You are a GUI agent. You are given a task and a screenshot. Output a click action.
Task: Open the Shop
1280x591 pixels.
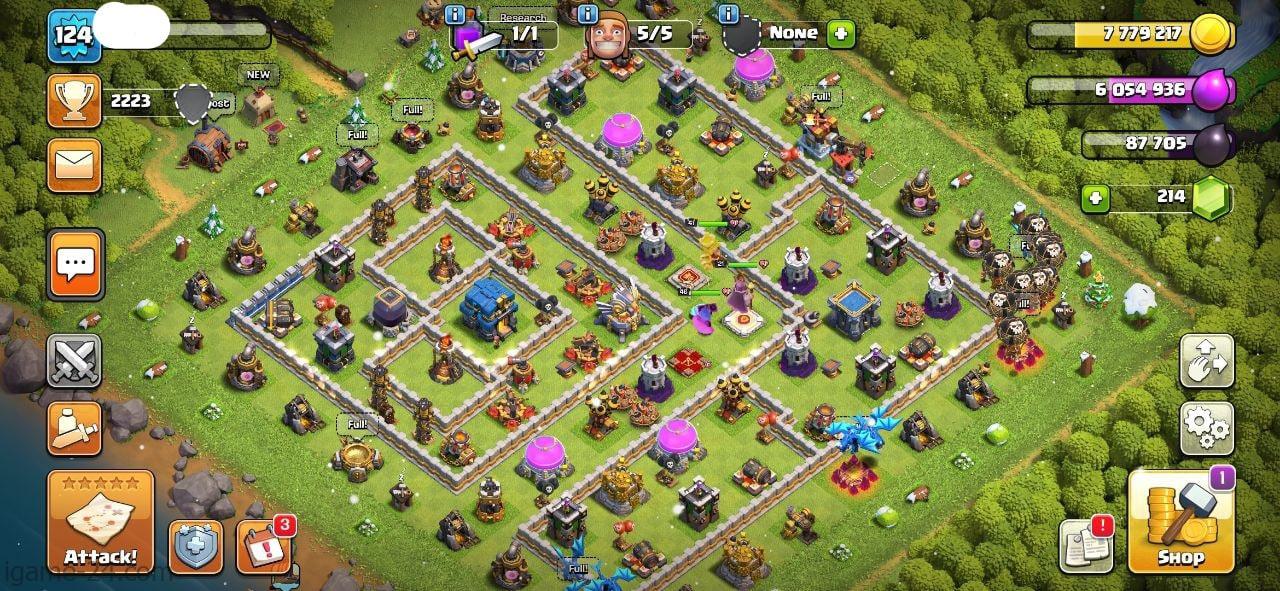coord(1180,522)
